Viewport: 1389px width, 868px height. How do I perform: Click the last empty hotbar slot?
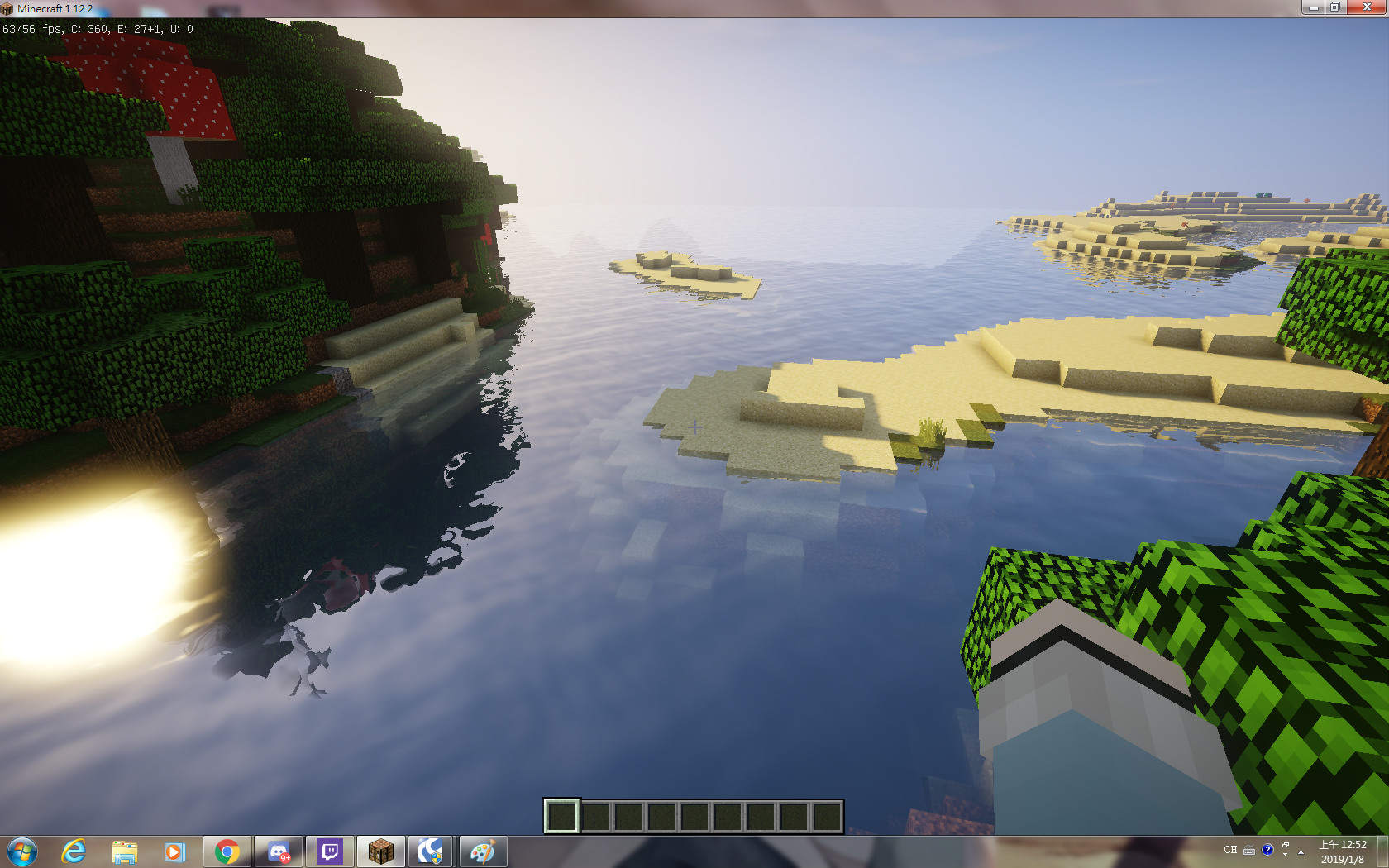click(x=827, y=818)
